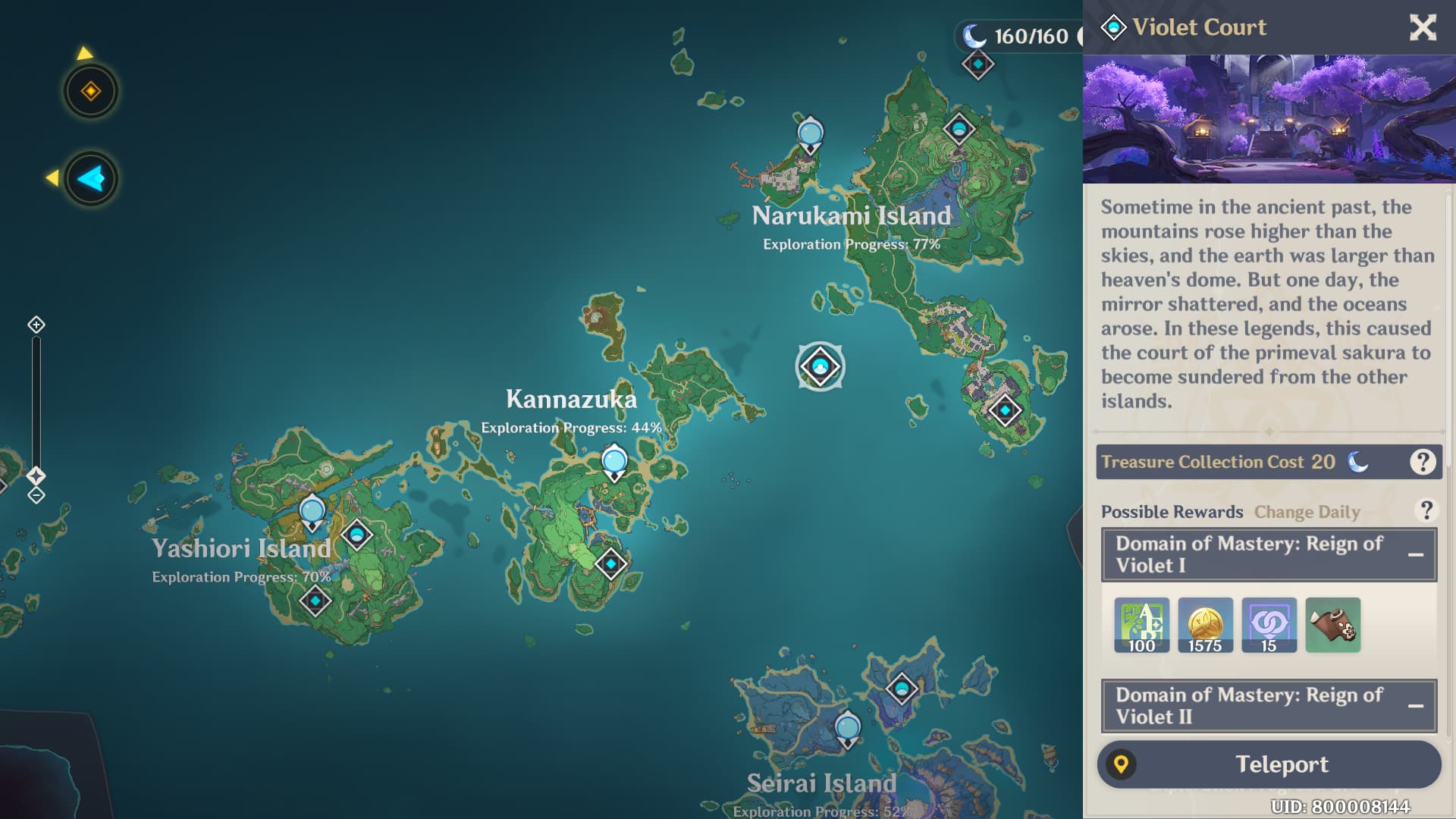The height and width of the screenshot is (819, 1456).
Task: Select the Mora 1575 reward icon
Action: click(x=1205, y=626)
